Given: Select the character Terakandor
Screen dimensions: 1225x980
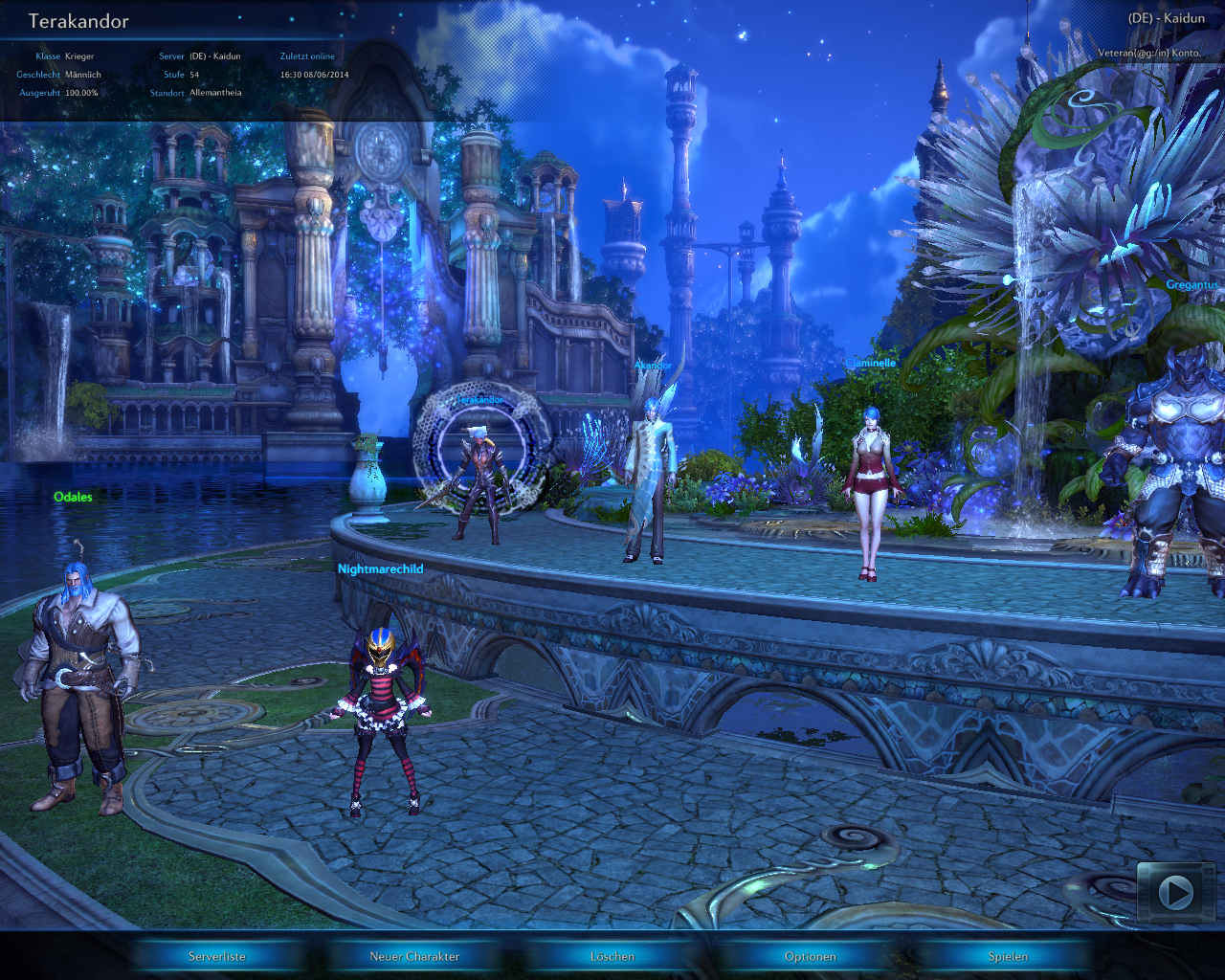Looking at the screenshot, I should coord(479,483).
